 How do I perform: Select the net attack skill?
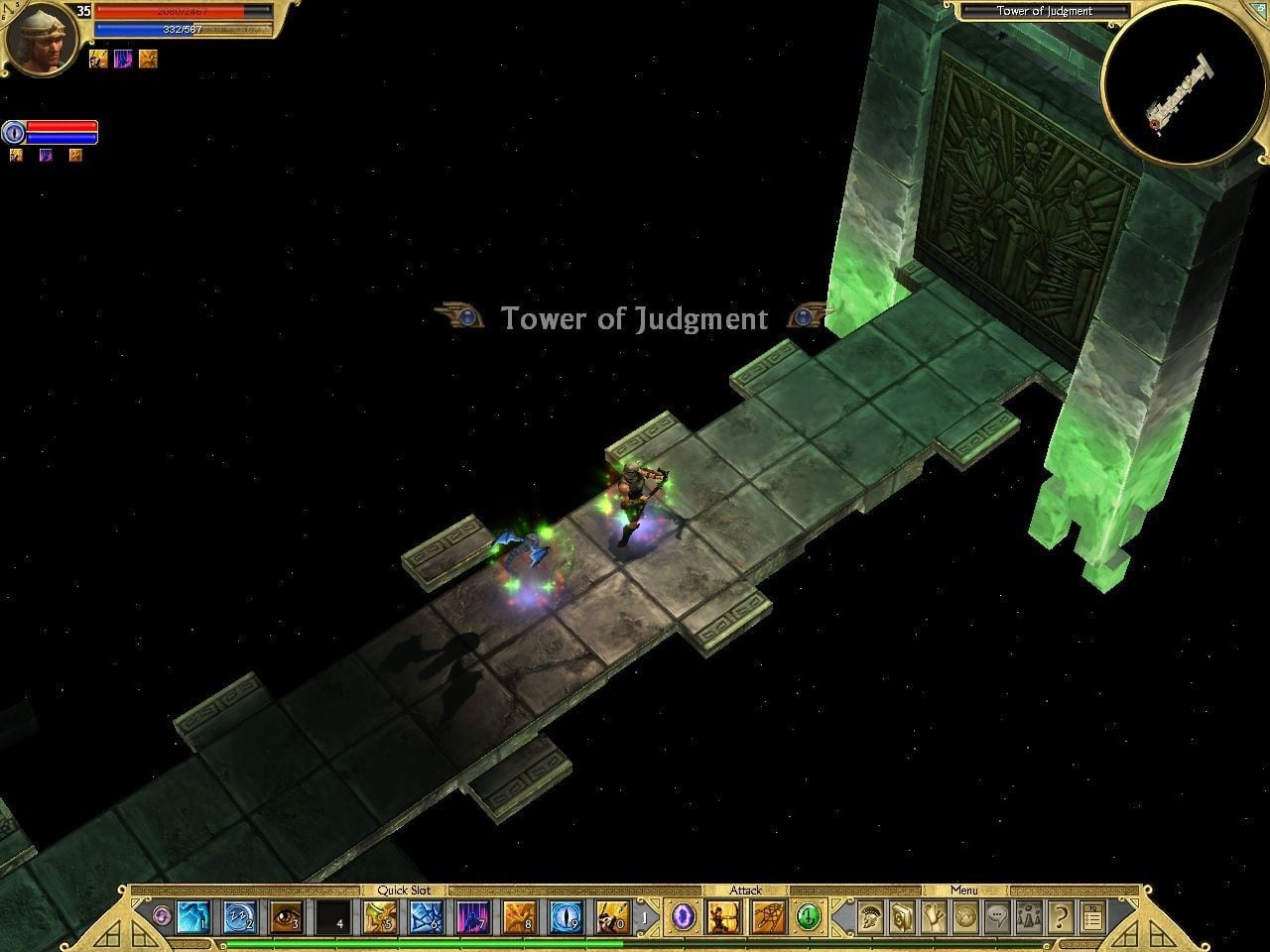[x=768, y=917]
